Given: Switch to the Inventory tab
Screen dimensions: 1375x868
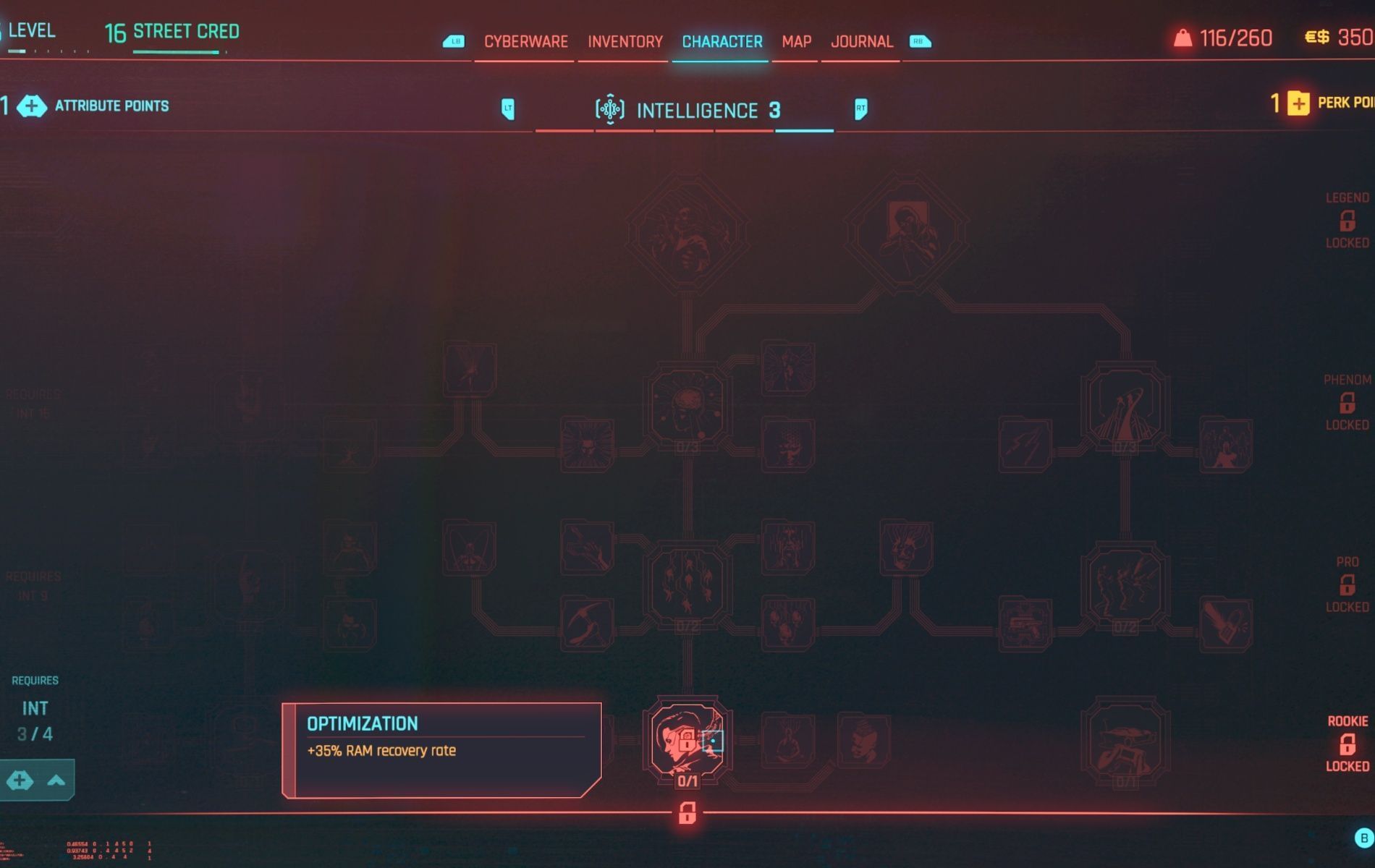Looking at the screenshot, I should [x=624, y=41].
